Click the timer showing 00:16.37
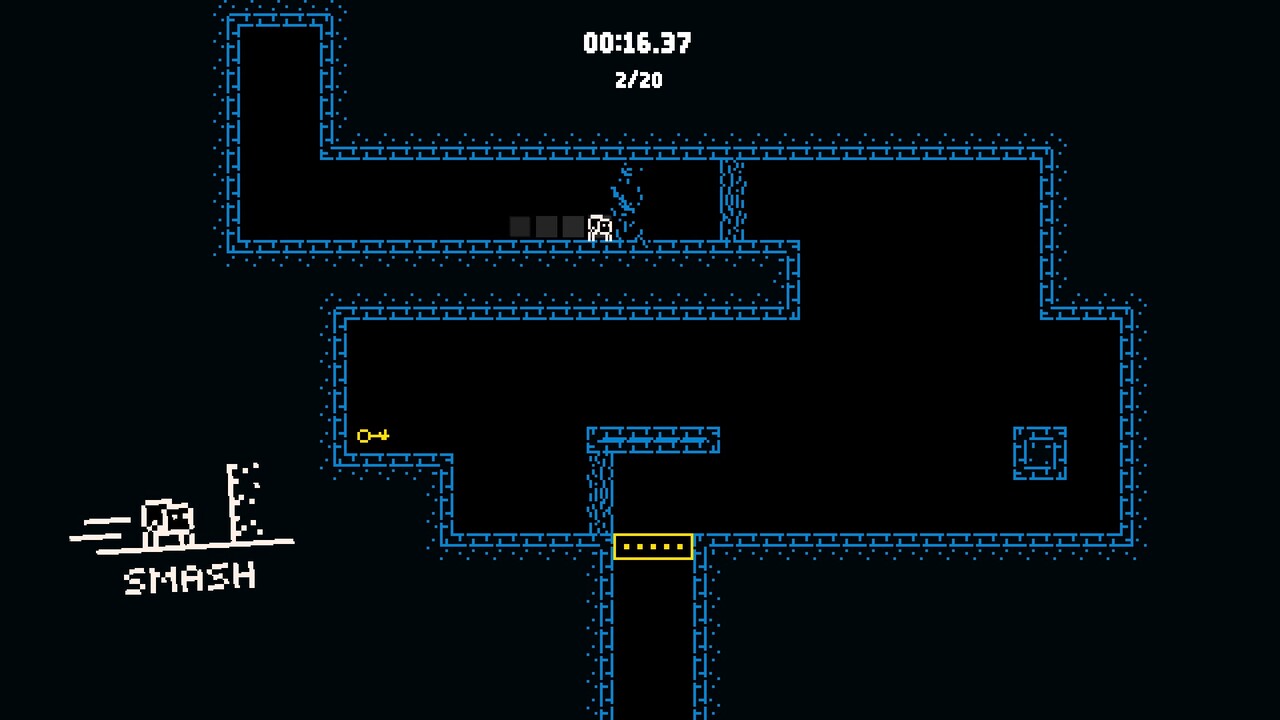Viewport: 1280px width, 720px height. click(x=638, y=42)
